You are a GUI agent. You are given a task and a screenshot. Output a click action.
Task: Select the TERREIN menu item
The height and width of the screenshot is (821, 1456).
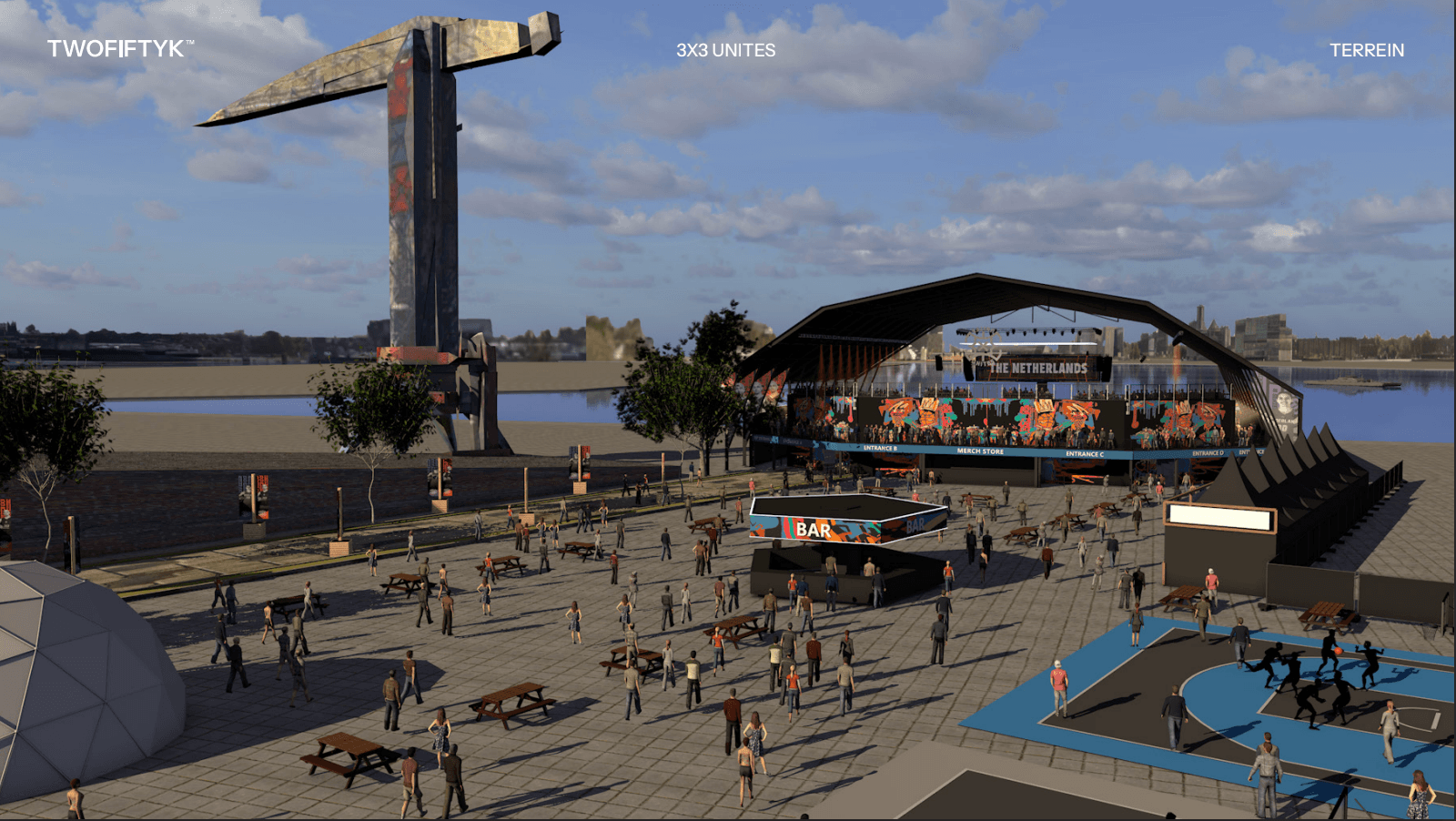pyautogui.click(x=1366, y=51)
